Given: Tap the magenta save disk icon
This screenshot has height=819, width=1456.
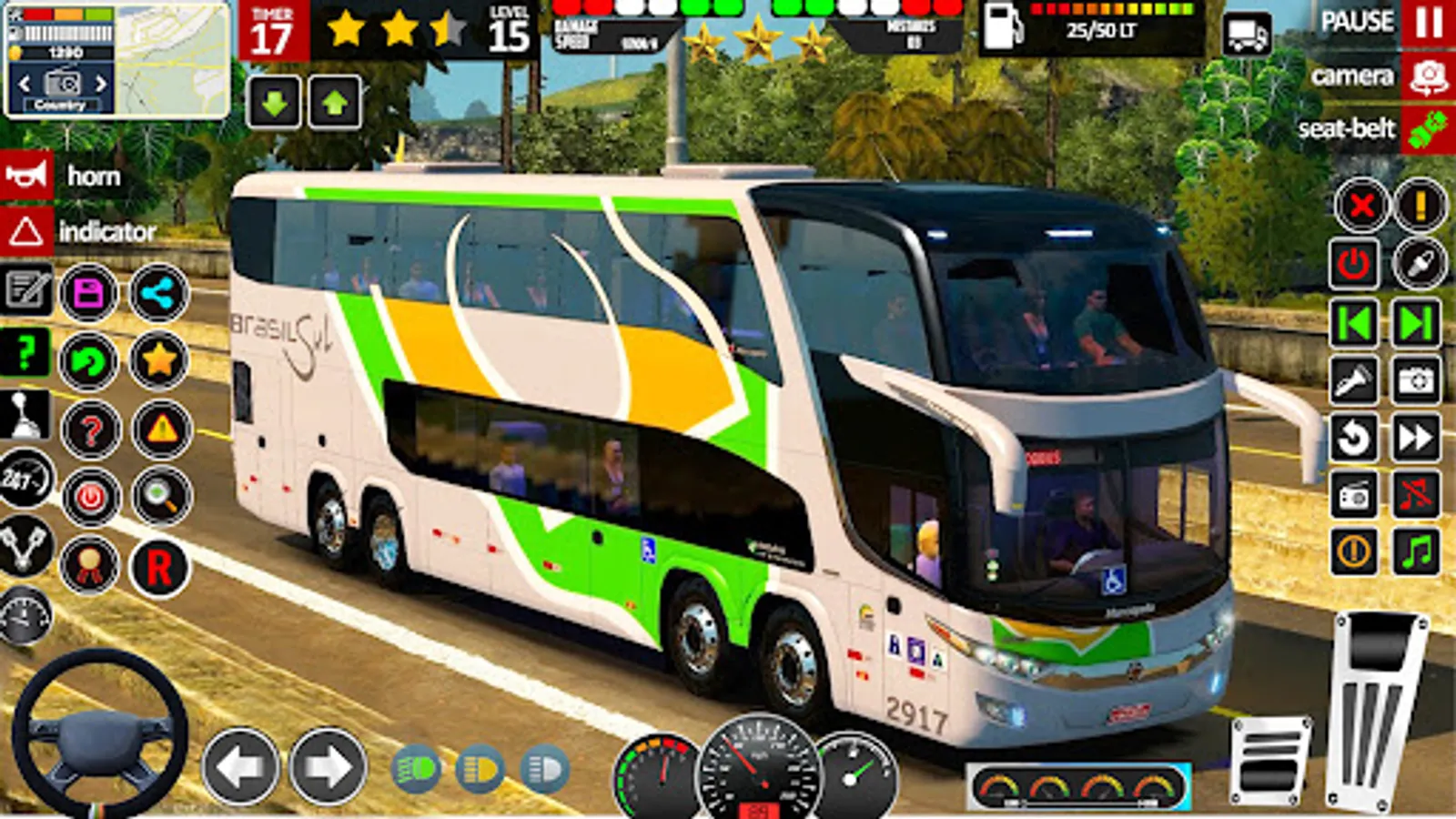Looking at the screenshot, I should [x=89, y=293].
